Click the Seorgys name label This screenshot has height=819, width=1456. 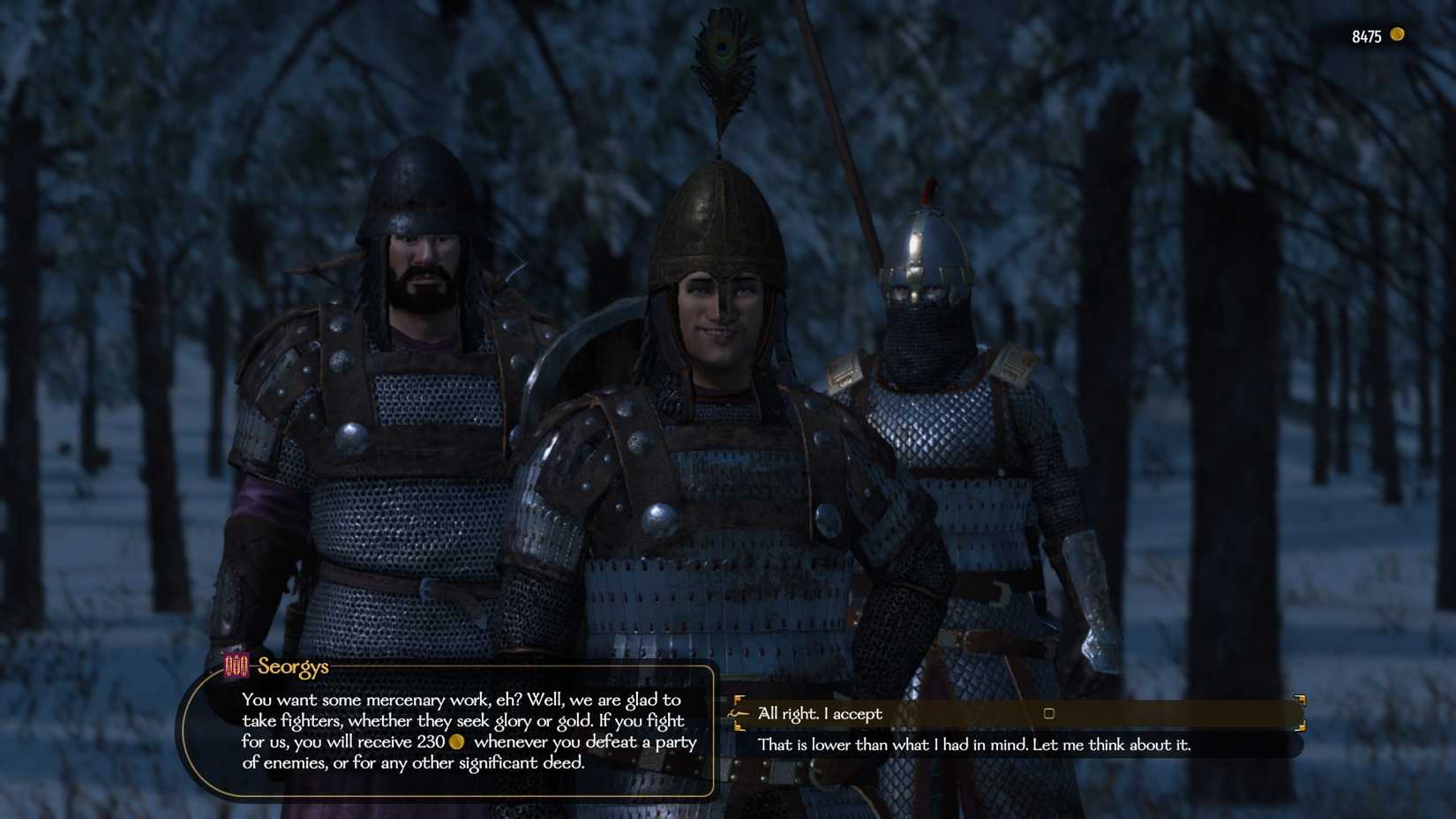coord(291,667)
